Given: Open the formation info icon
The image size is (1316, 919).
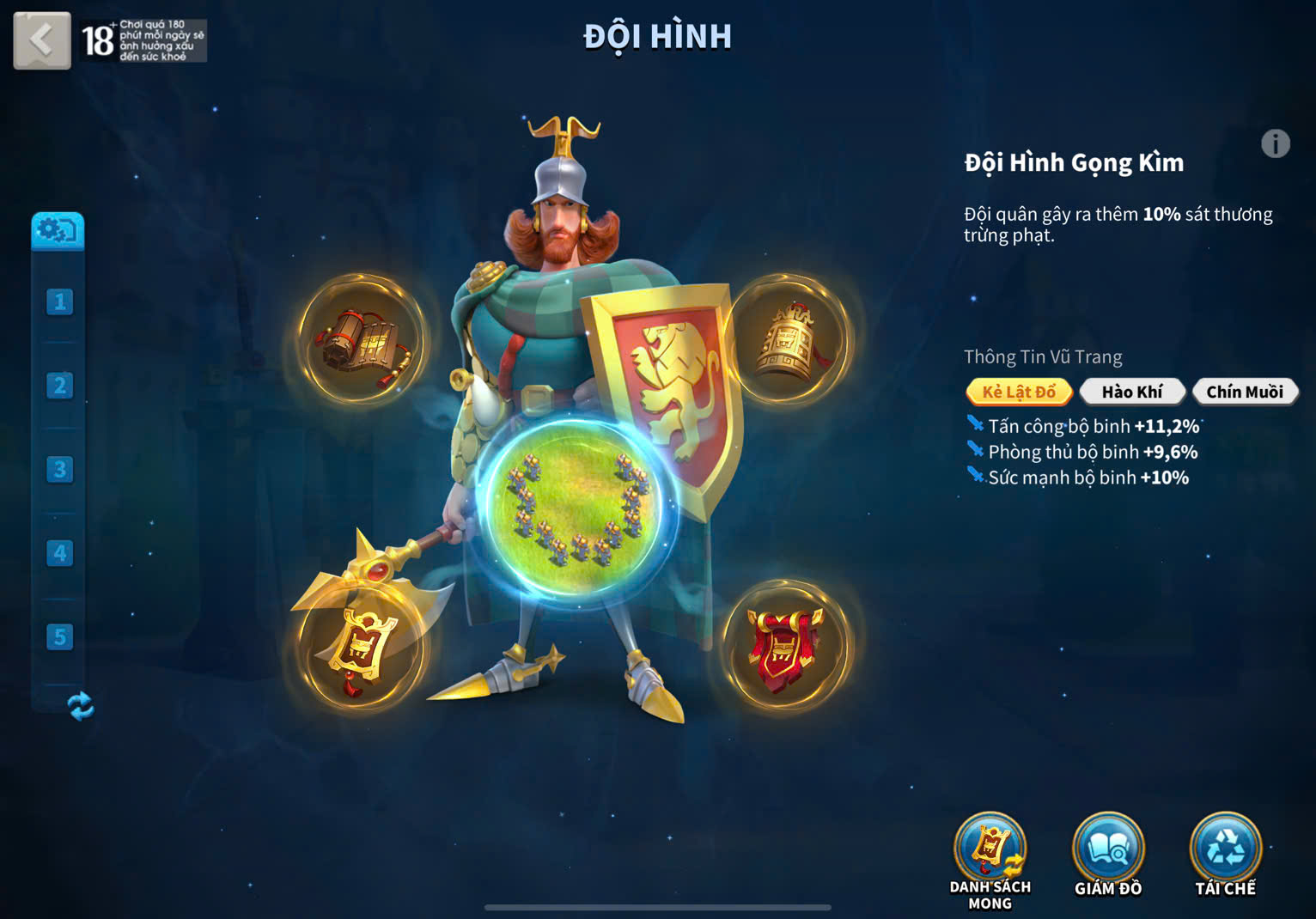Looking at the screenshot, I should pyautogui.click(x=1275, y=143).
